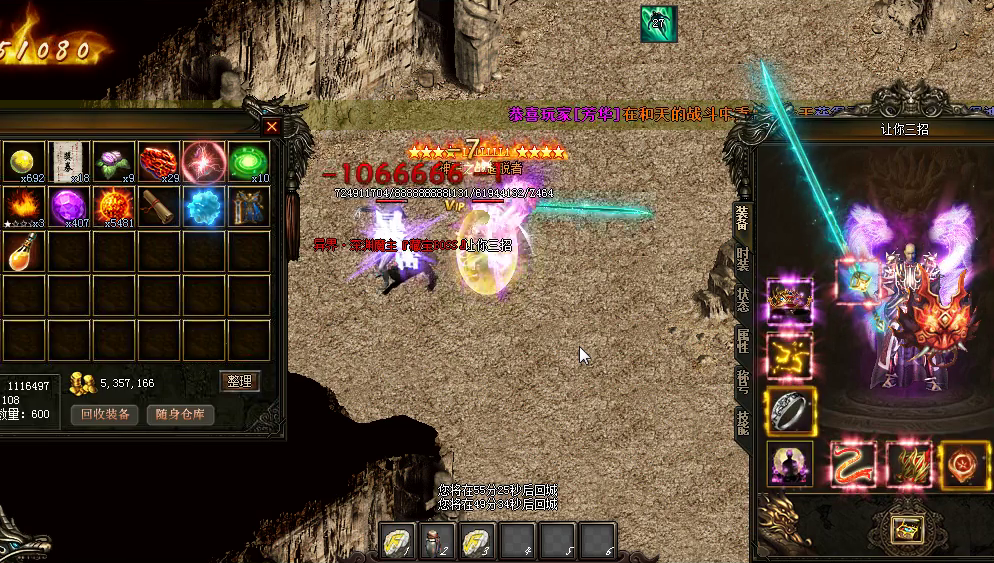This screenshot has width=994, height=563.
Task: Select the purple gem with x407
Action: click(x=70, y=206)
